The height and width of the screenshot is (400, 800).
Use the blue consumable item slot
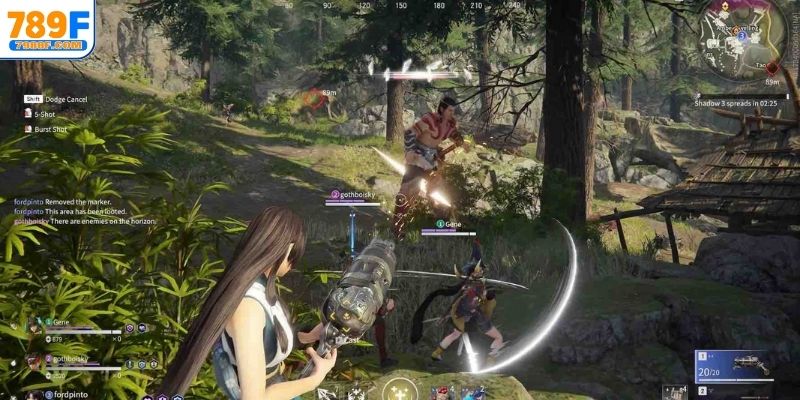[x=472, y=391]
